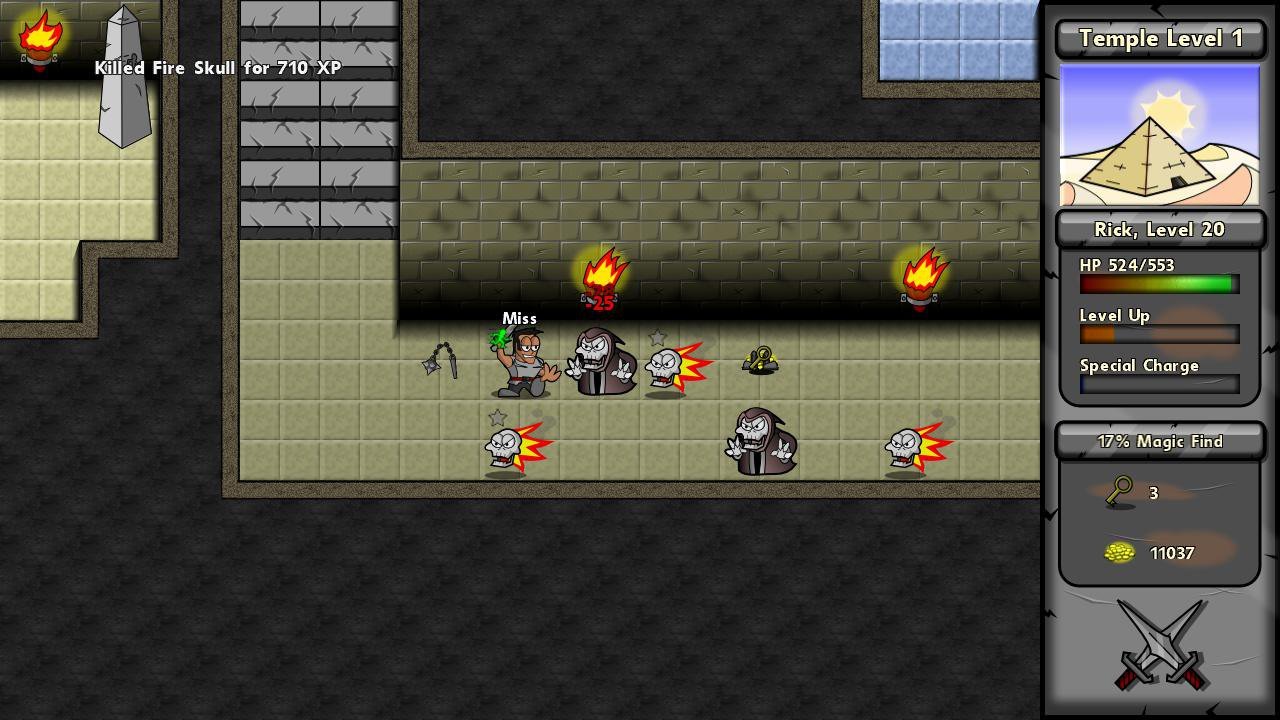Click the pyramid level preview image
This screenshot has width=1280, height=720.
[x=1159, y=135]
